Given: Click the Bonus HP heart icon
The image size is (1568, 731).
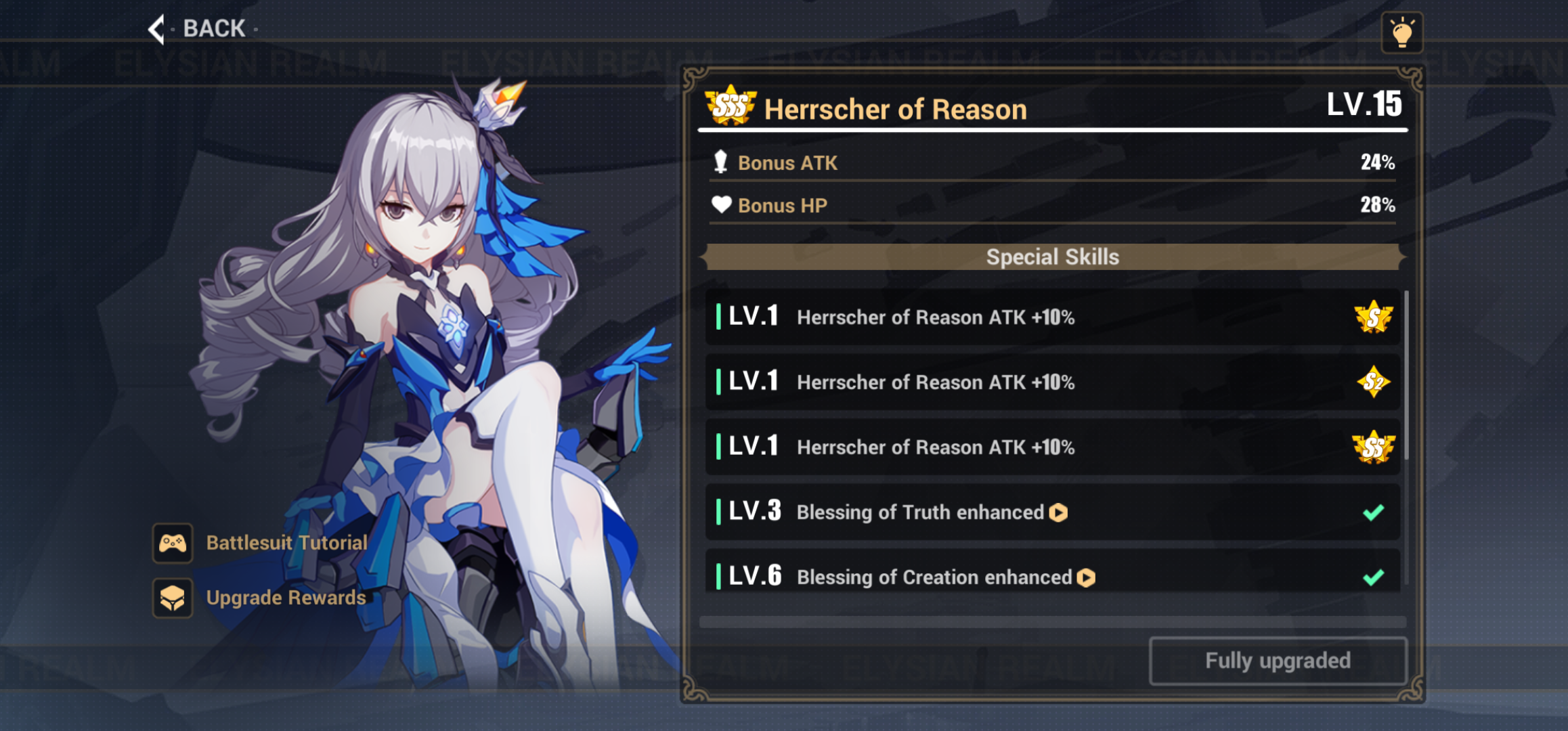Looking at the screenshot, I should point(722,204).
